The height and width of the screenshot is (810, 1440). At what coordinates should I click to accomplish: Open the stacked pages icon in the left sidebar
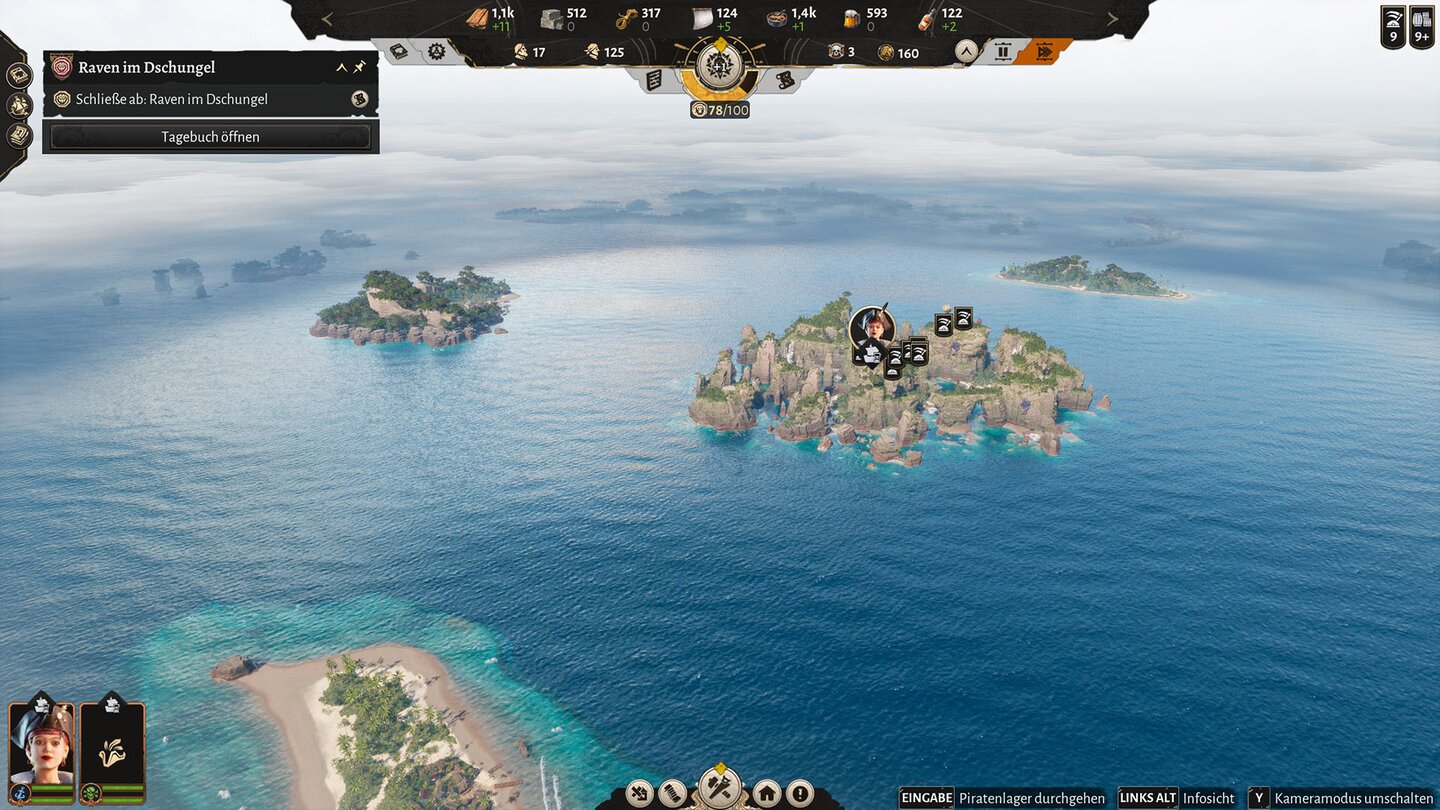pyautogui.click(x=18, y=135)
